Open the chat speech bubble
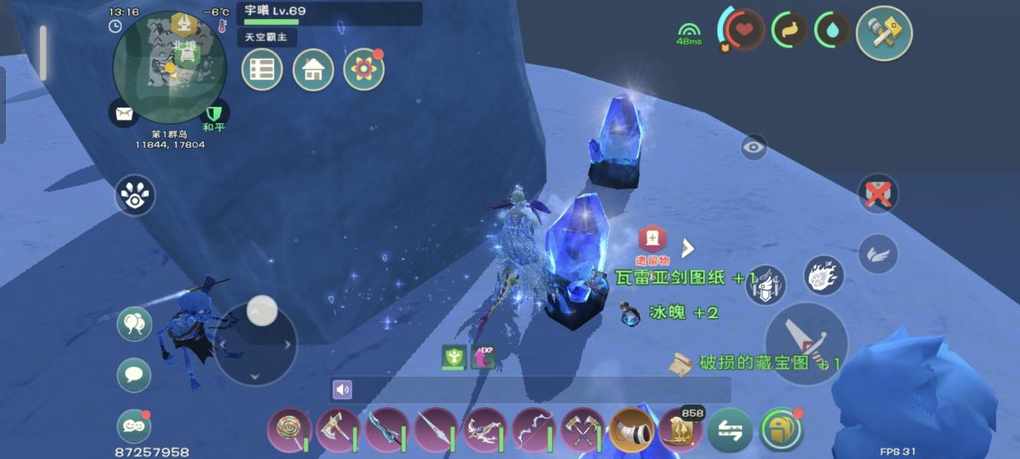Screen dimensions: 1020x459 click(x=134, y=375)
